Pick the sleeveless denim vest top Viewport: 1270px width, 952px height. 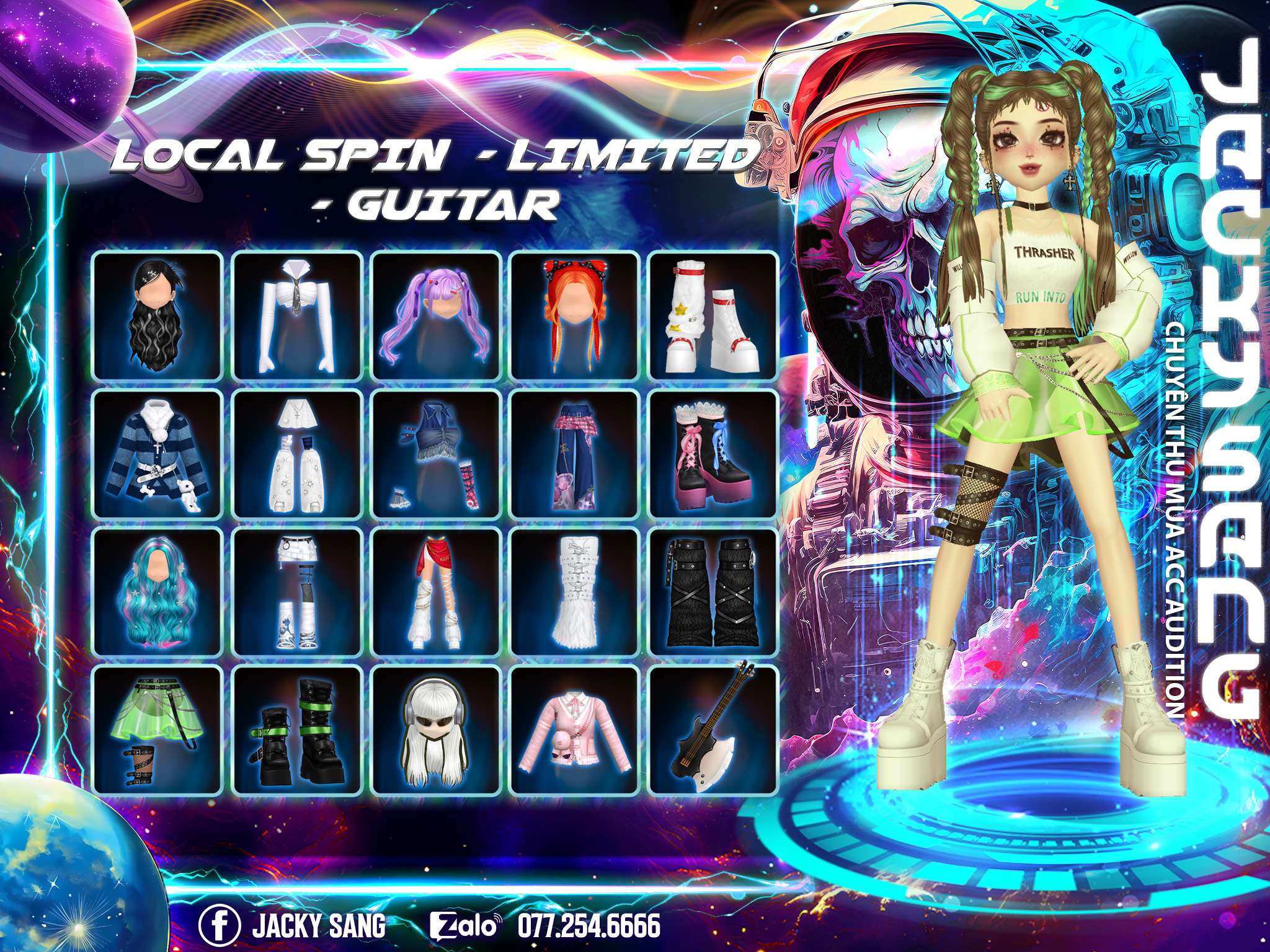(436, 454)
